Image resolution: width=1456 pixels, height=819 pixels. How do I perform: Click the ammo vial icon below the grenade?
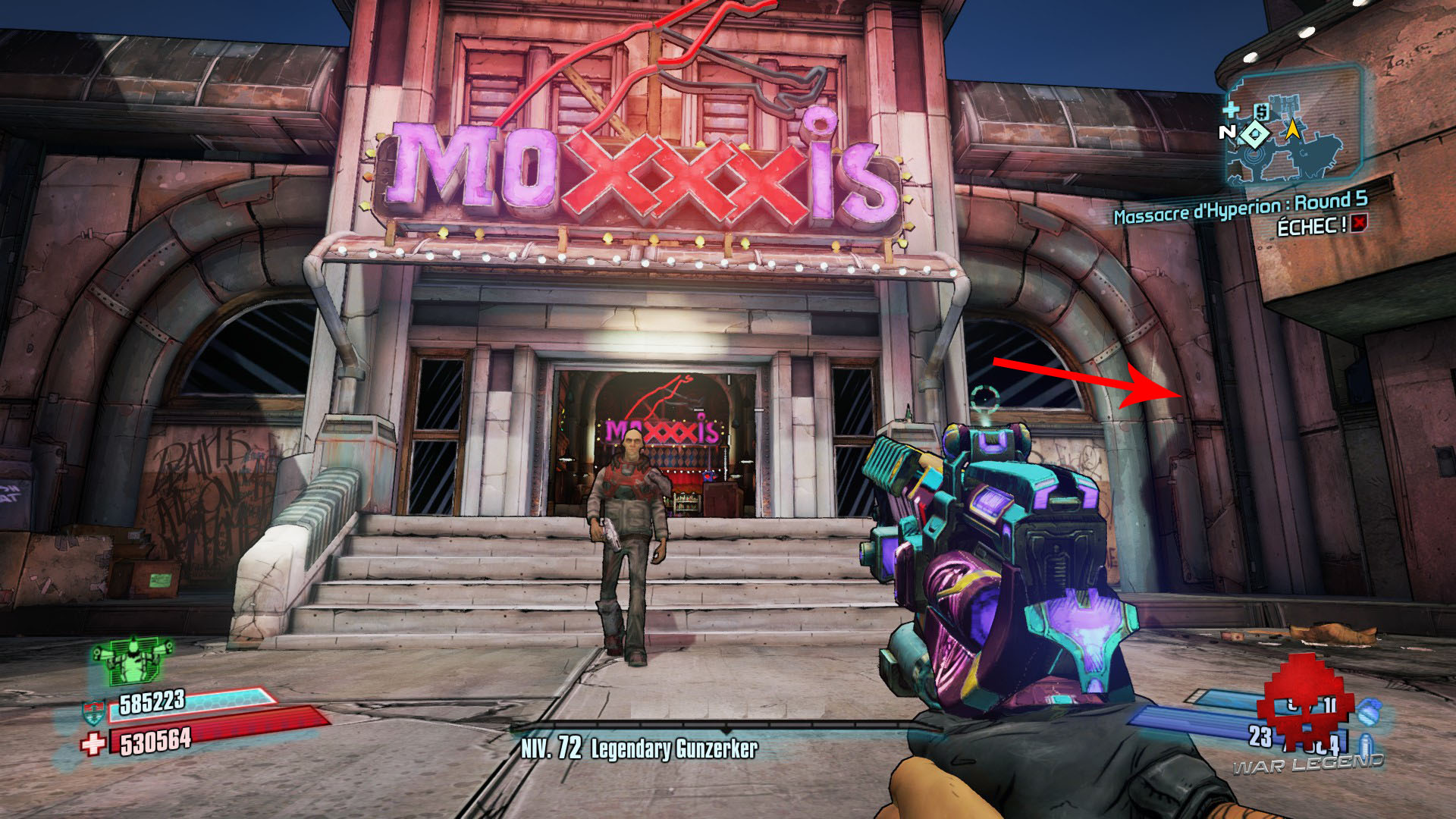click(1367, 745)
